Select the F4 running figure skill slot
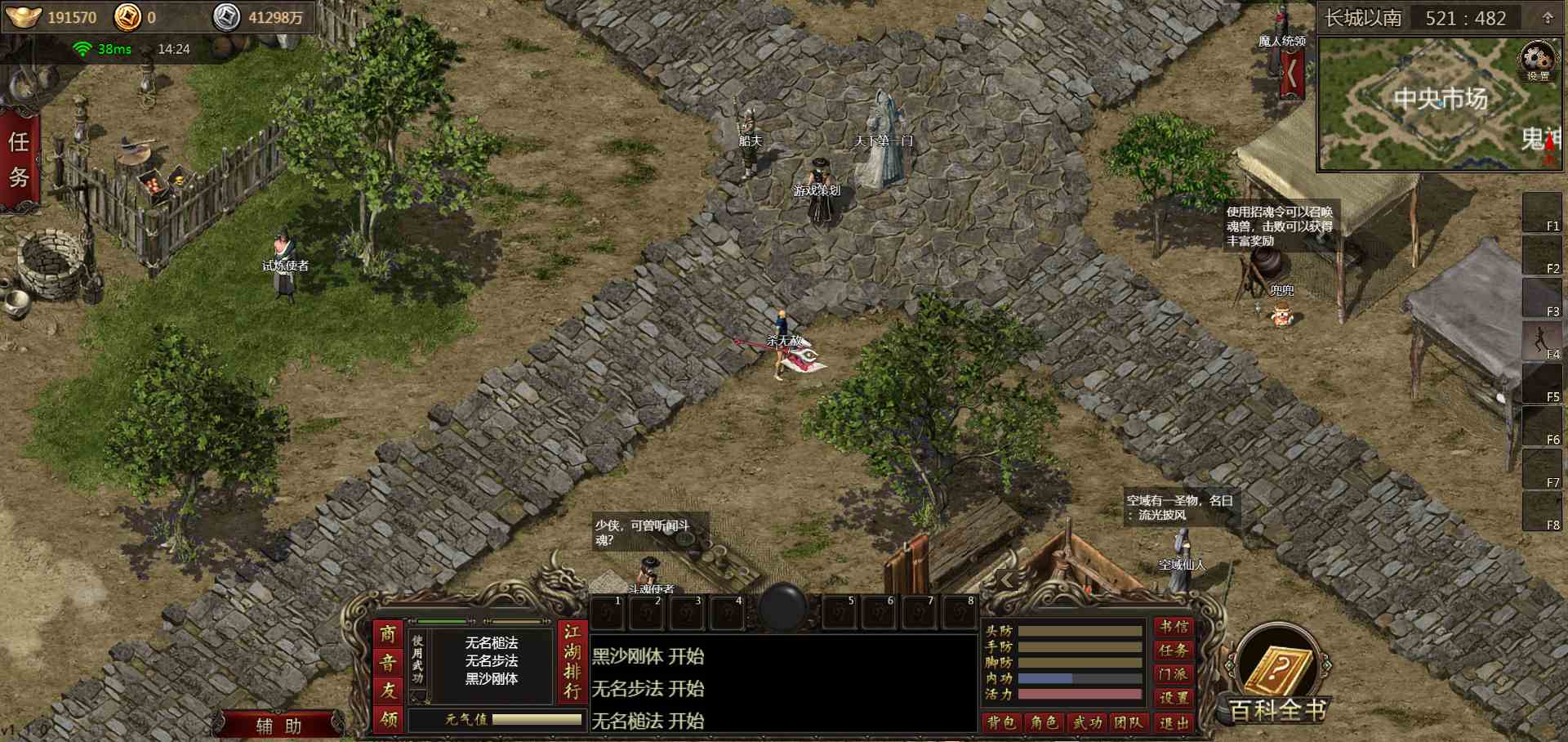This screenshot has height=742, width=1568. tap(1541, 340)
